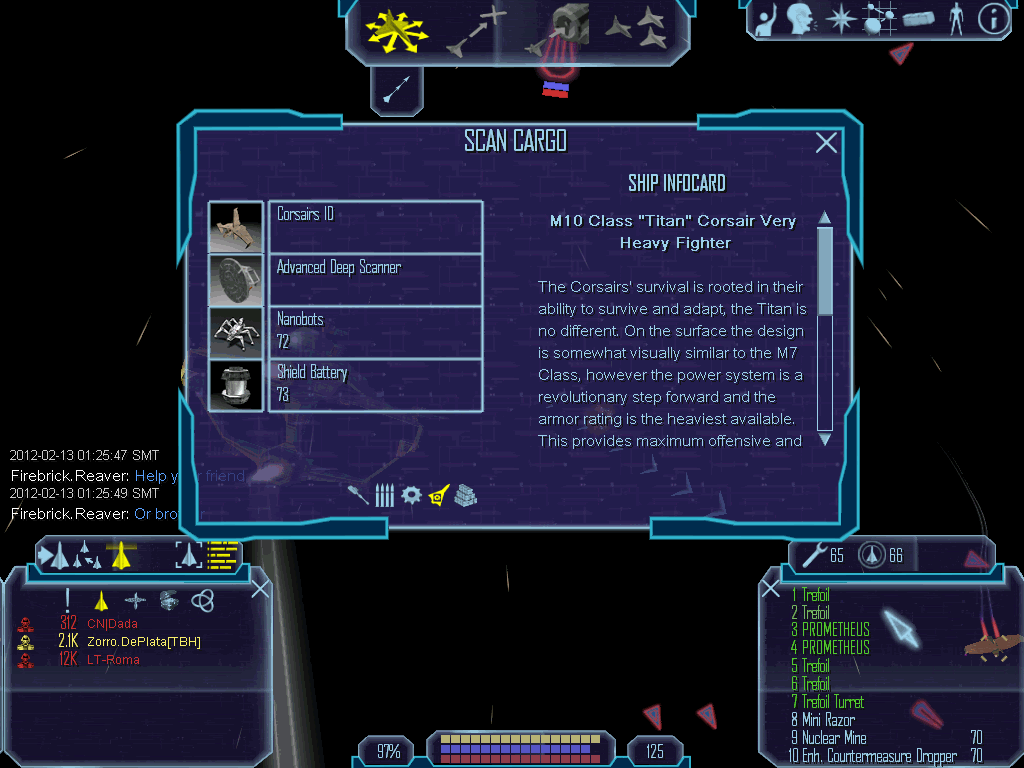Pick the Shield Battery cargo row
1024x768 pixels.
(375, 384)
